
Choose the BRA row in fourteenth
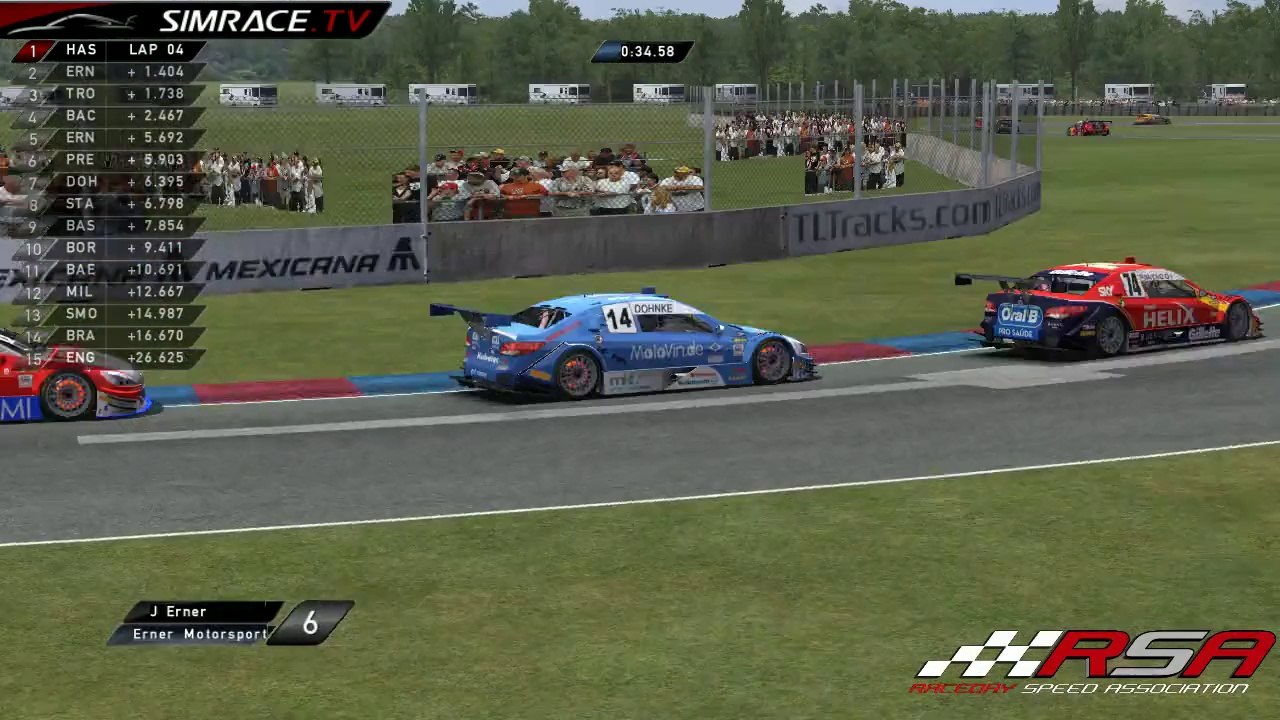coord(108,336)
